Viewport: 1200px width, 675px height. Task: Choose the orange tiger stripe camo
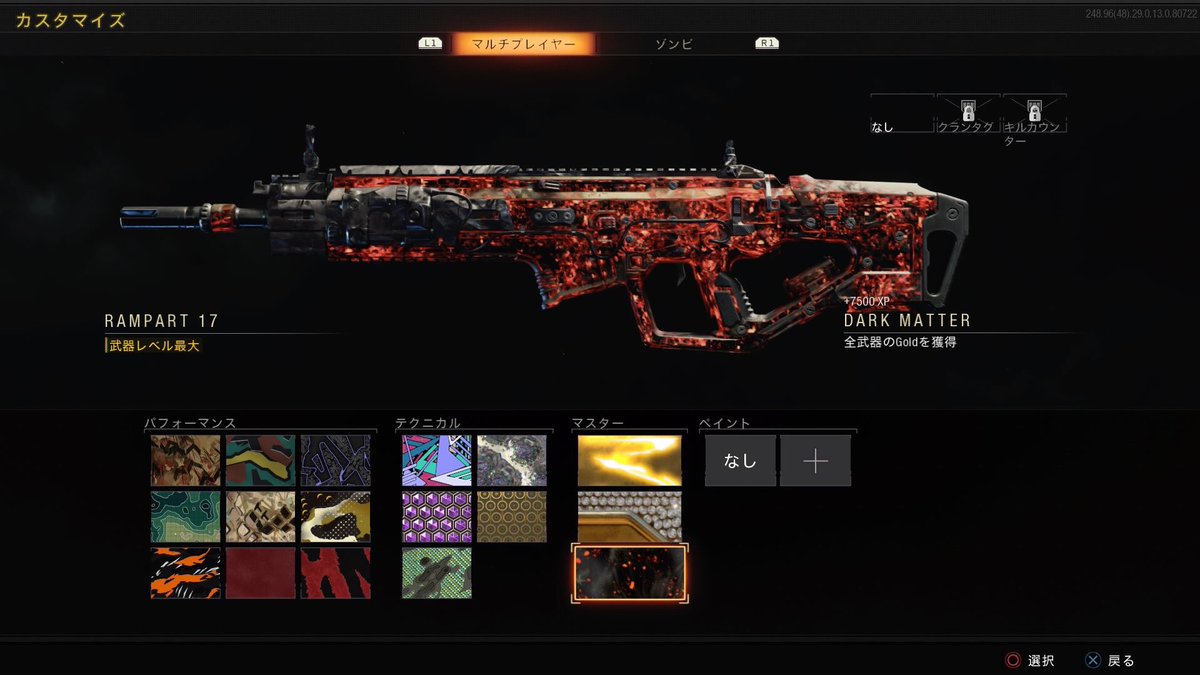point(185,573)
